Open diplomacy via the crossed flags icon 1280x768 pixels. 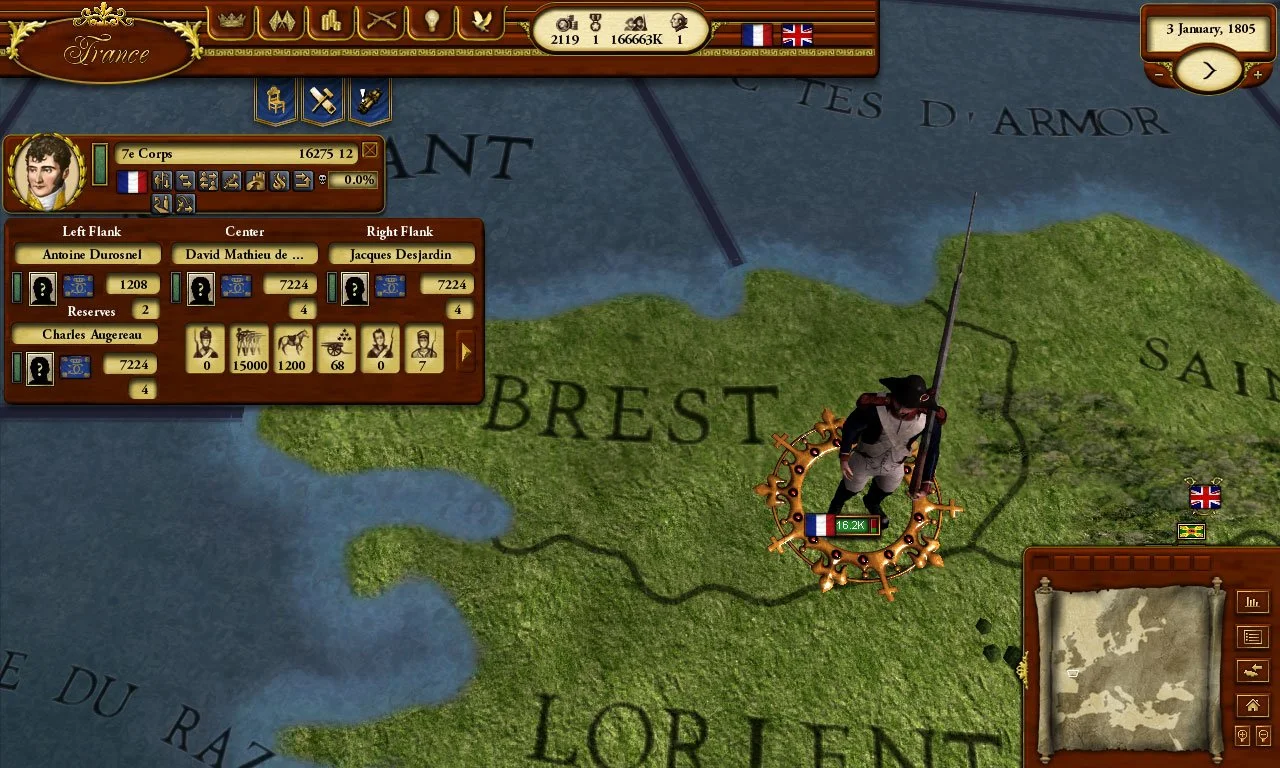click(x=281, y=22)
